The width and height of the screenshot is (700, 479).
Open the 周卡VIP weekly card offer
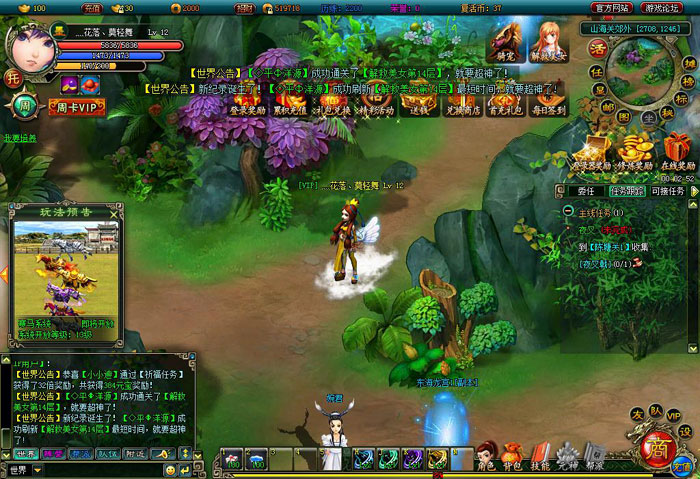point(75,106)
